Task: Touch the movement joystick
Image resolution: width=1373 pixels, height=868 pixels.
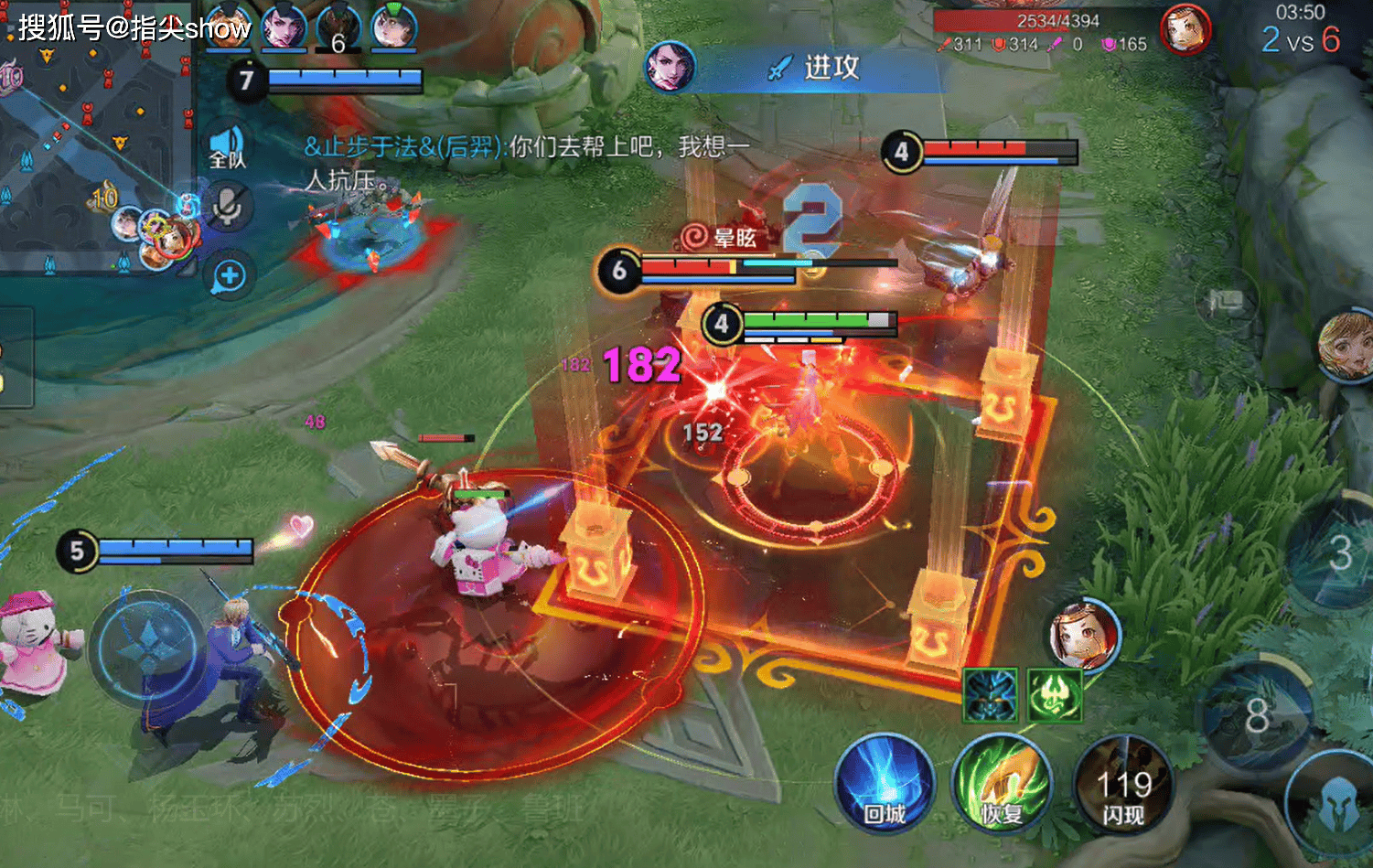Action: click(148, 647)
